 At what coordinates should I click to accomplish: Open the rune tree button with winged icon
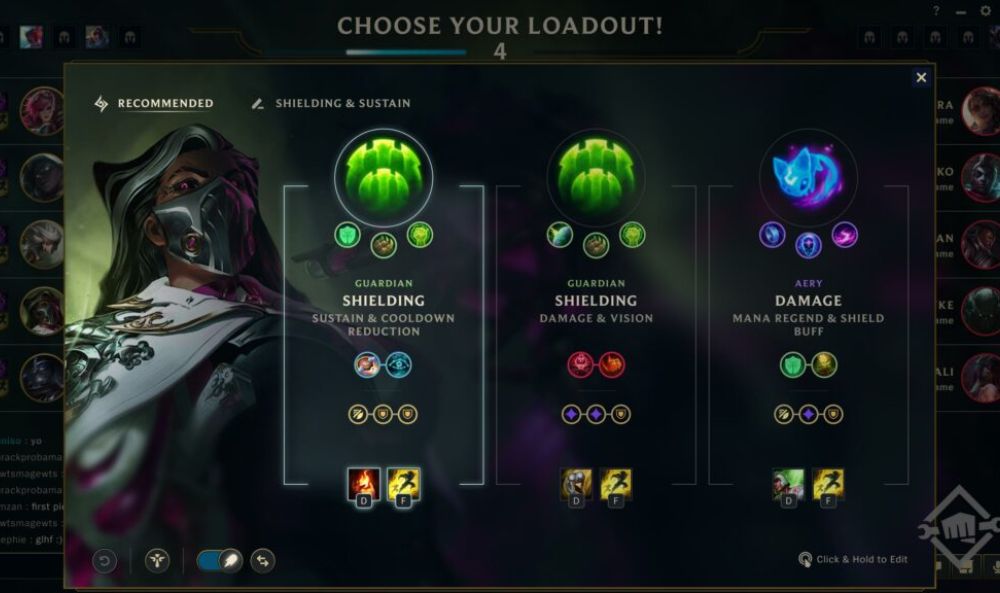[157, 561]
